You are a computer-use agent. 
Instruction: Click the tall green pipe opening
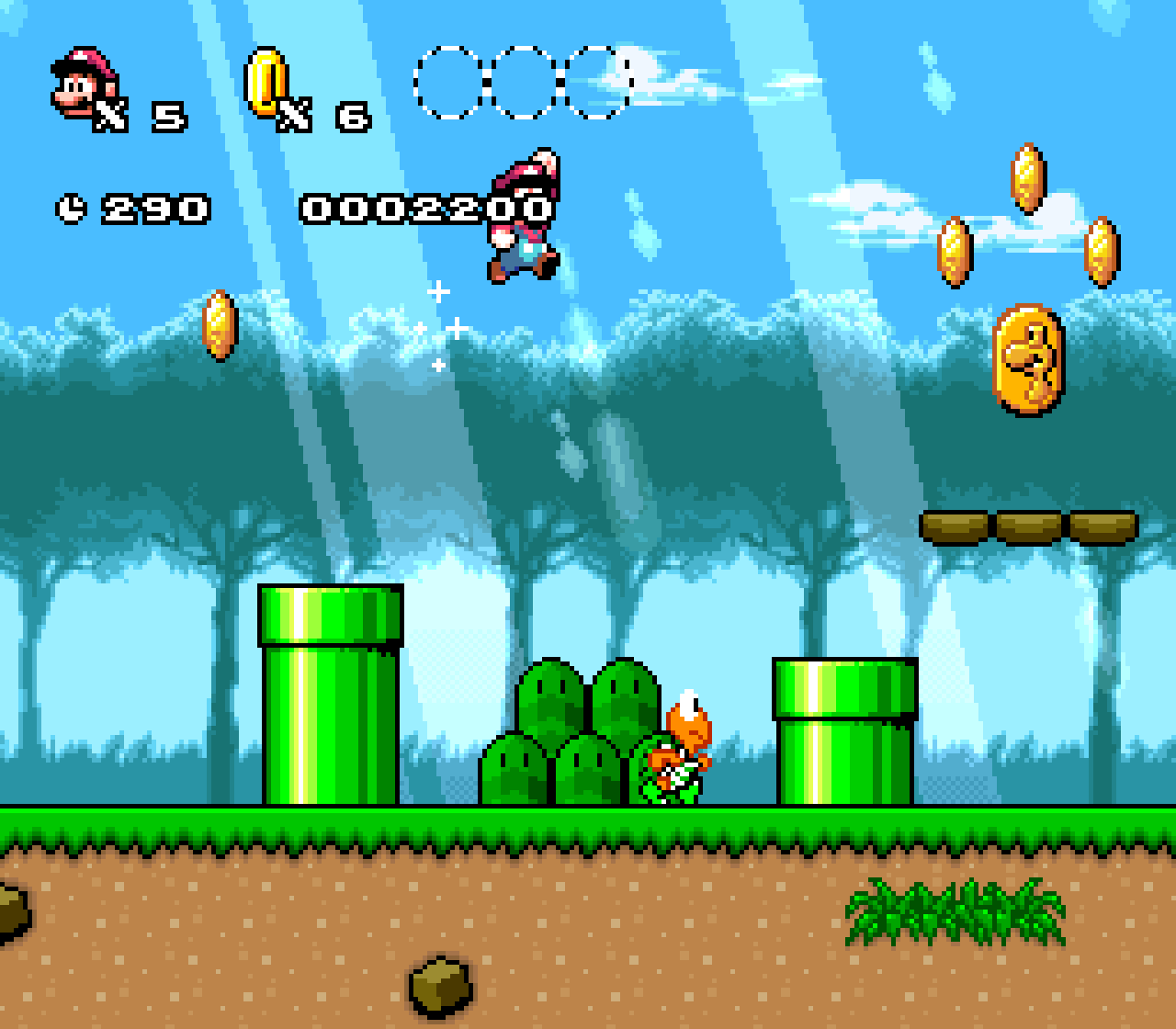coord(333,616)
